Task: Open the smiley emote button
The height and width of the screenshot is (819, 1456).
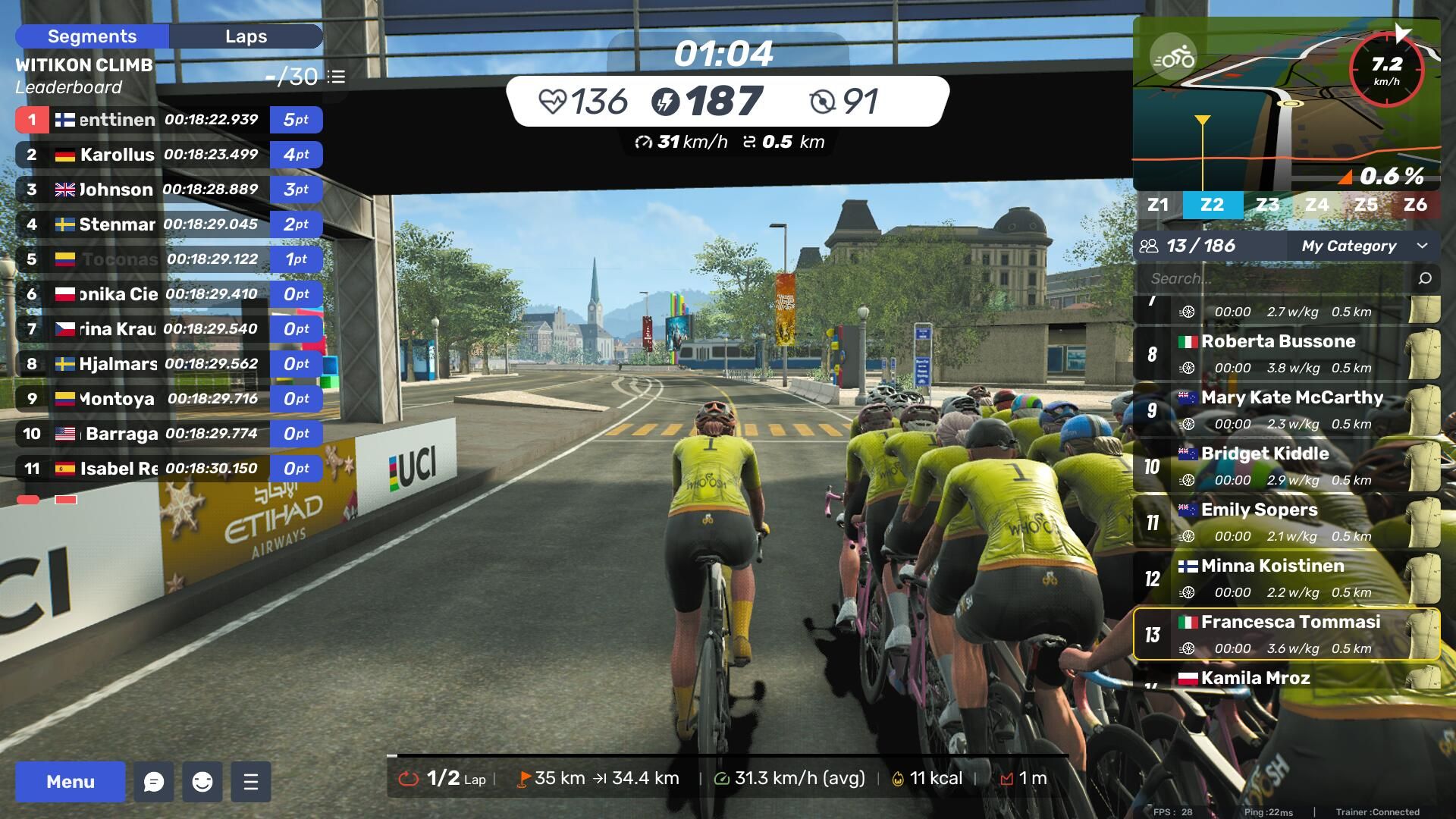Action: 202,782
